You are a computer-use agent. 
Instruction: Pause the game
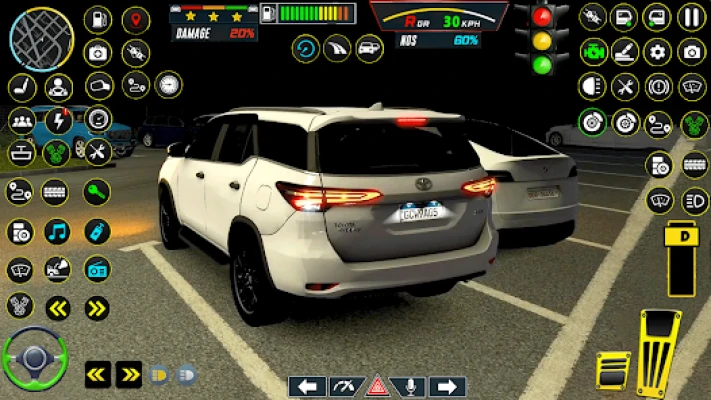coord(691,17)
